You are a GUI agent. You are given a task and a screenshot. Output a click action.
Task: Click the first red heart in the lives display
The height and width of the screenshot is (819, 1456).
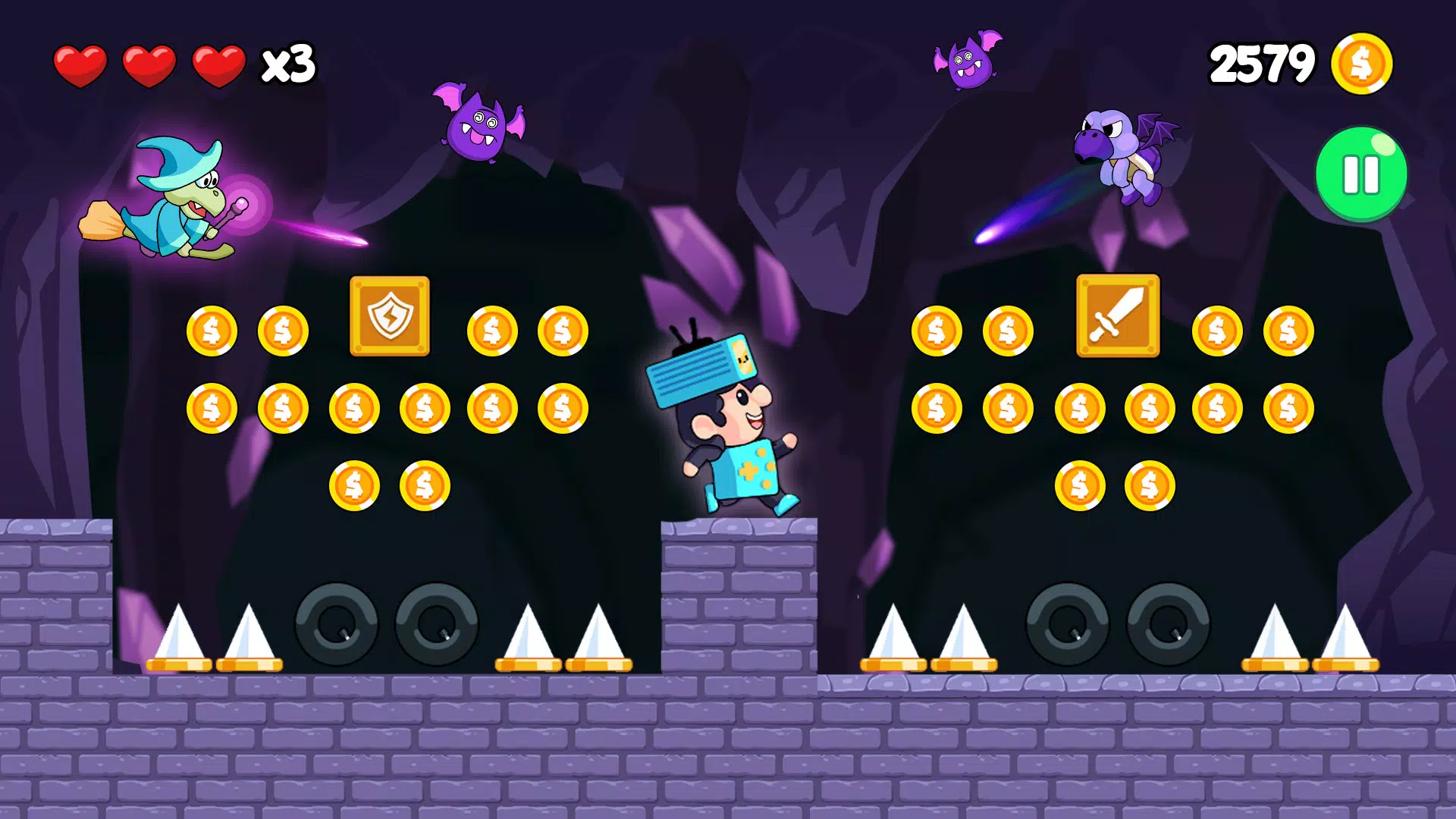[x=81, y=64]
